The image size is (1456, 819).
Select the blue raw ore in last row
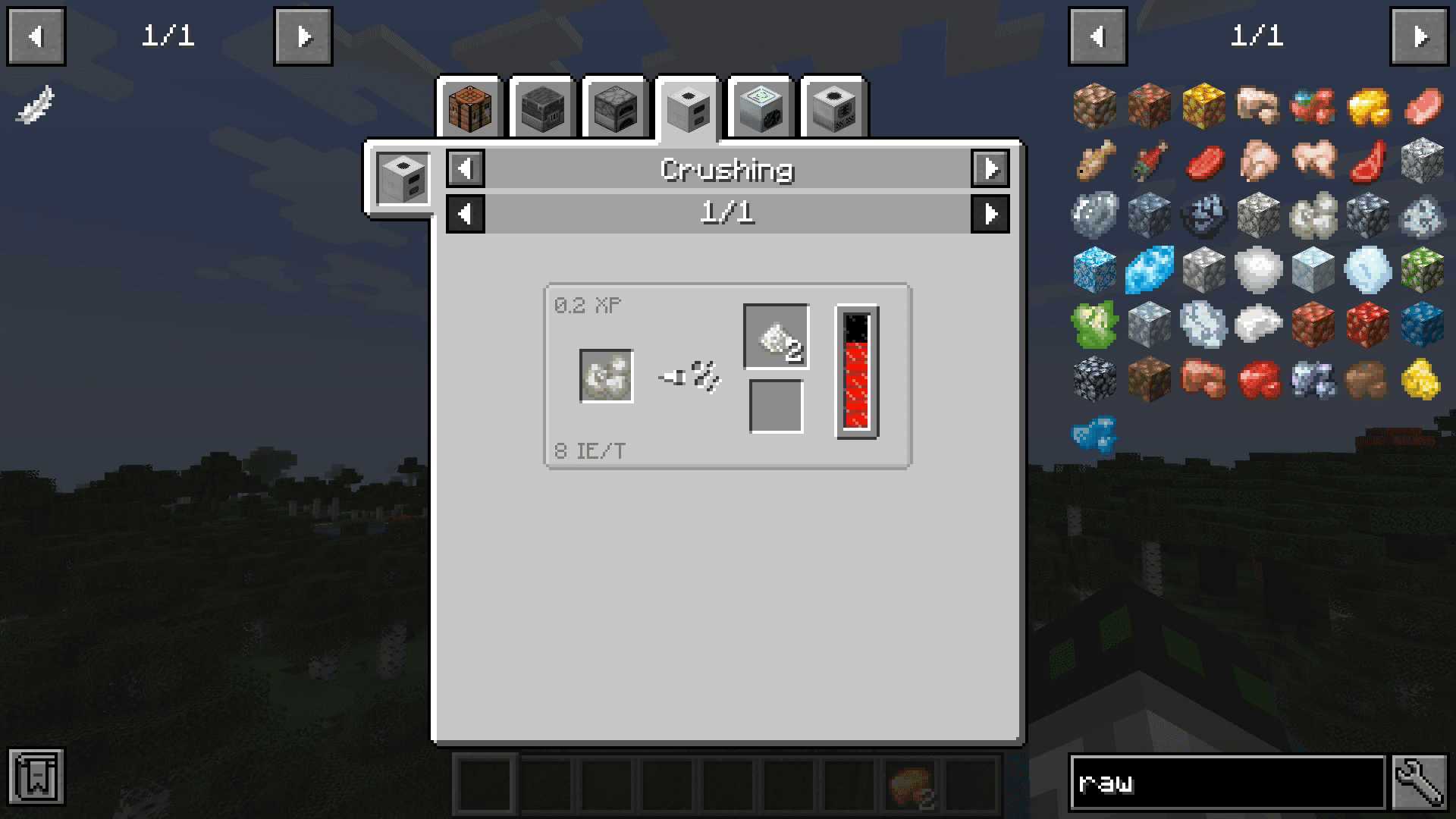tap(1095, 434)
